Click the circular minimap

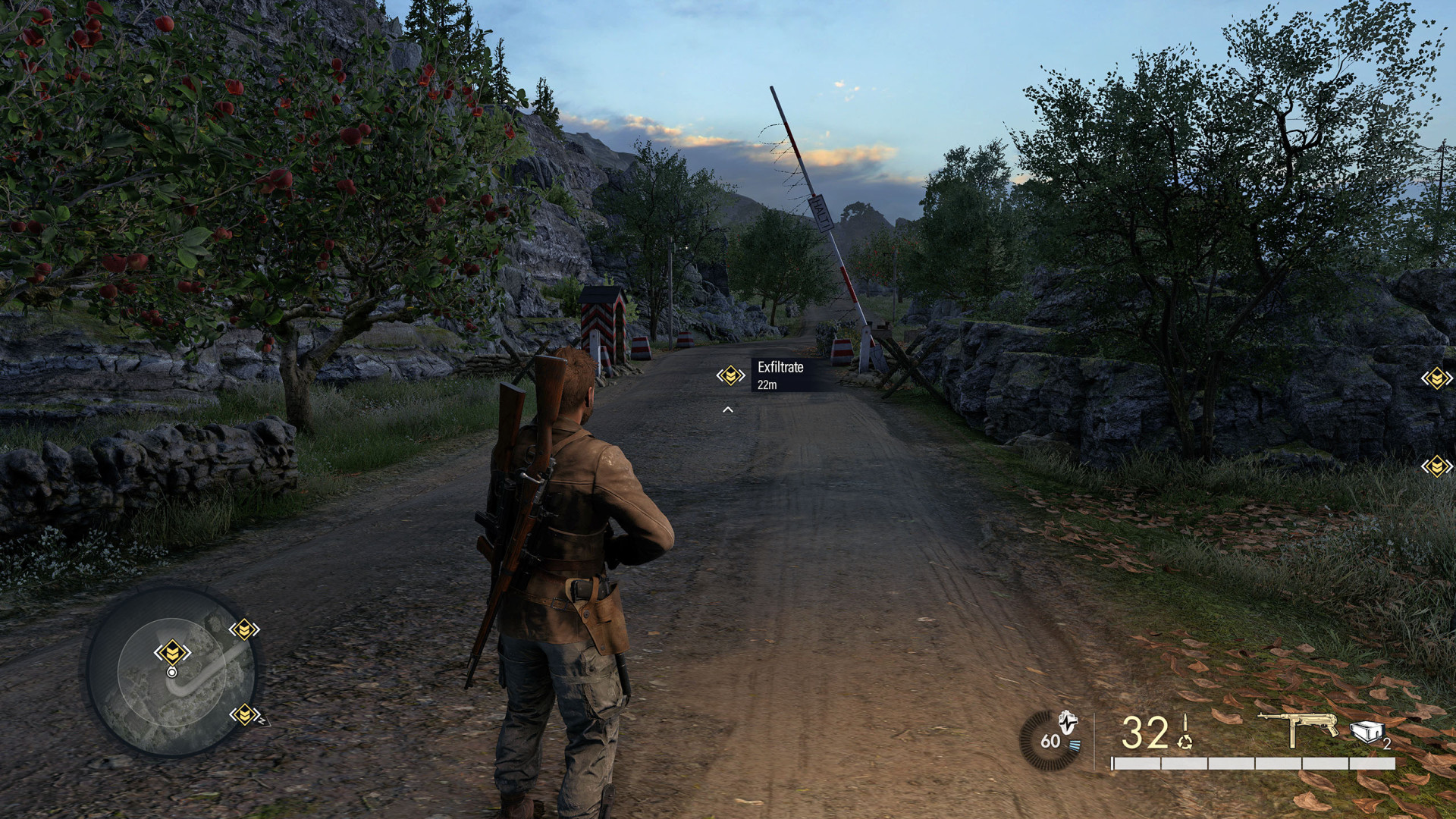[x=172, y=672]
